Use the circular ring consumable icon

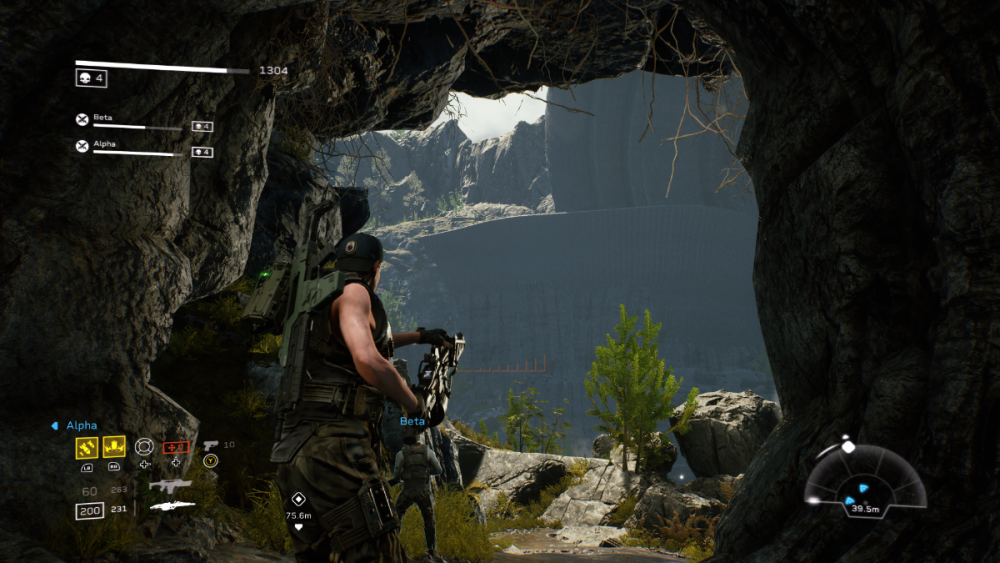(145, 446)
